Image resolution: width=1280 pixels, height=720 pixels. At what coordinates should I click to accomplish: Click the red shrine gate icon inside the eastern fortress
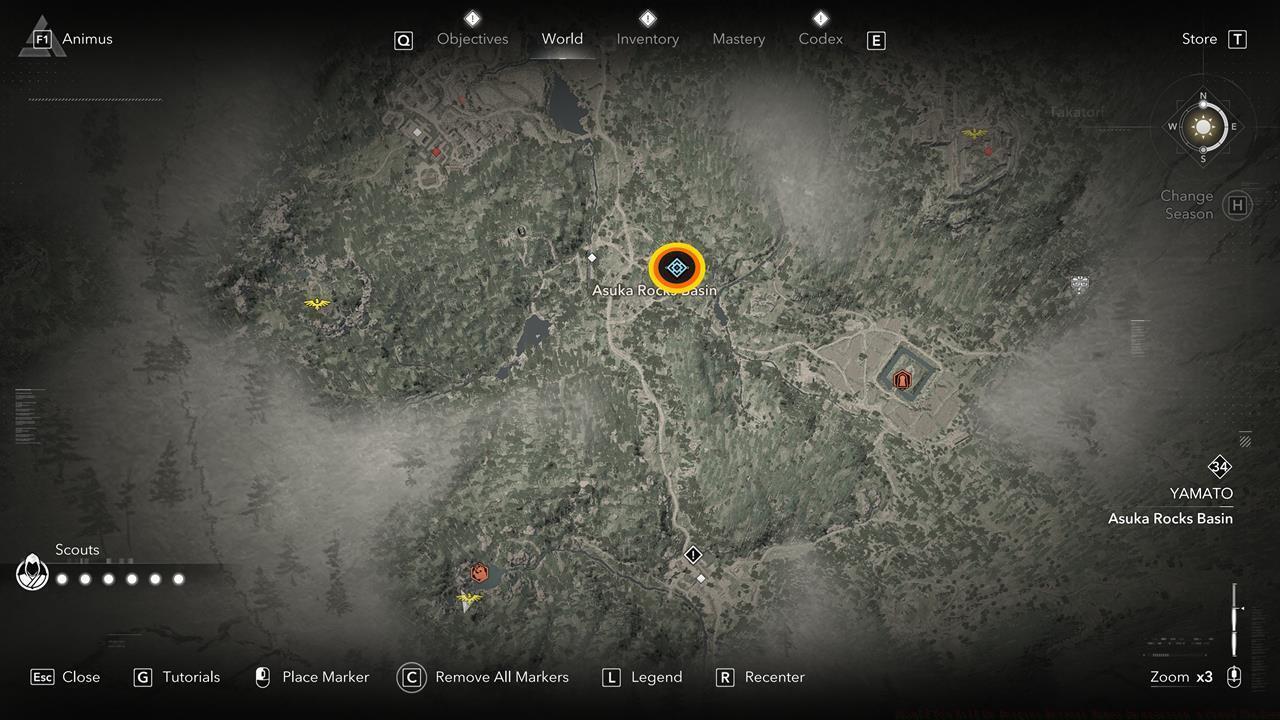901,379
